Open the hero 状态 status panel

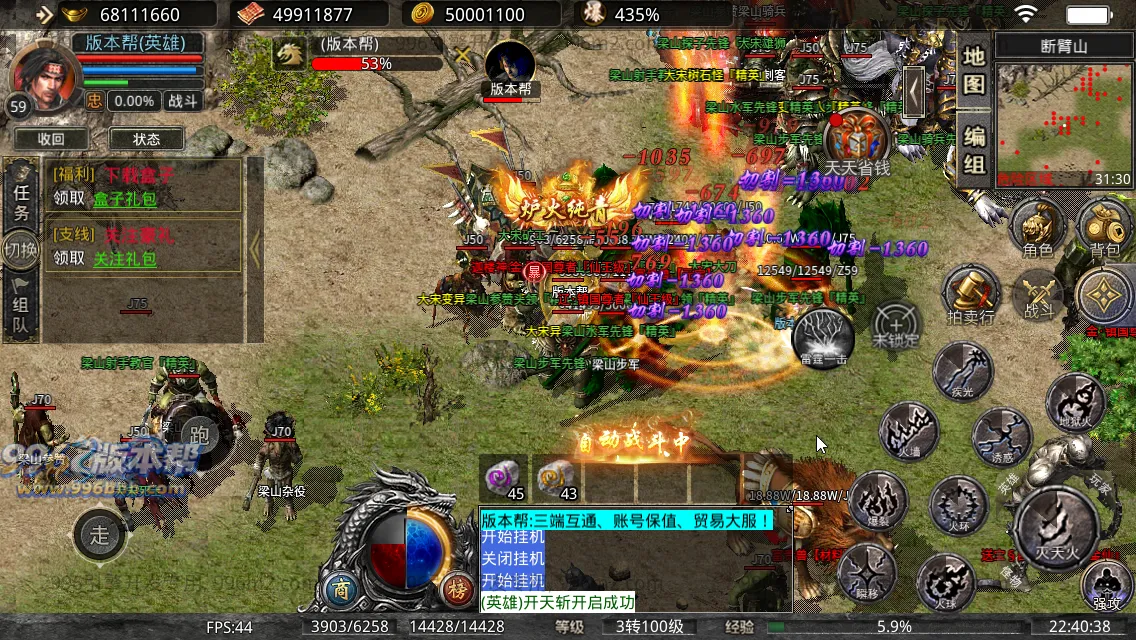click(146, 139)
